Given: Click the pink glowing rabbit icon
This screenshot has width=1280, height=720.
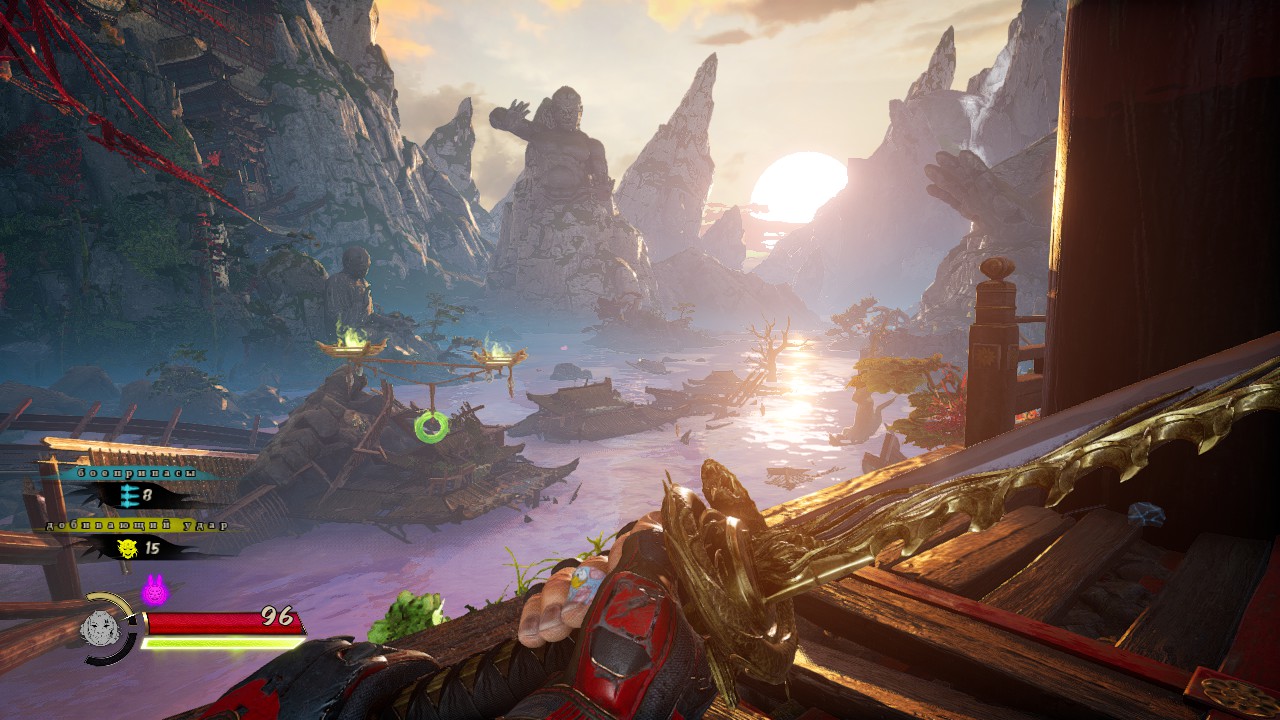Looking at the screenshot, I should (x=154, y=591).
